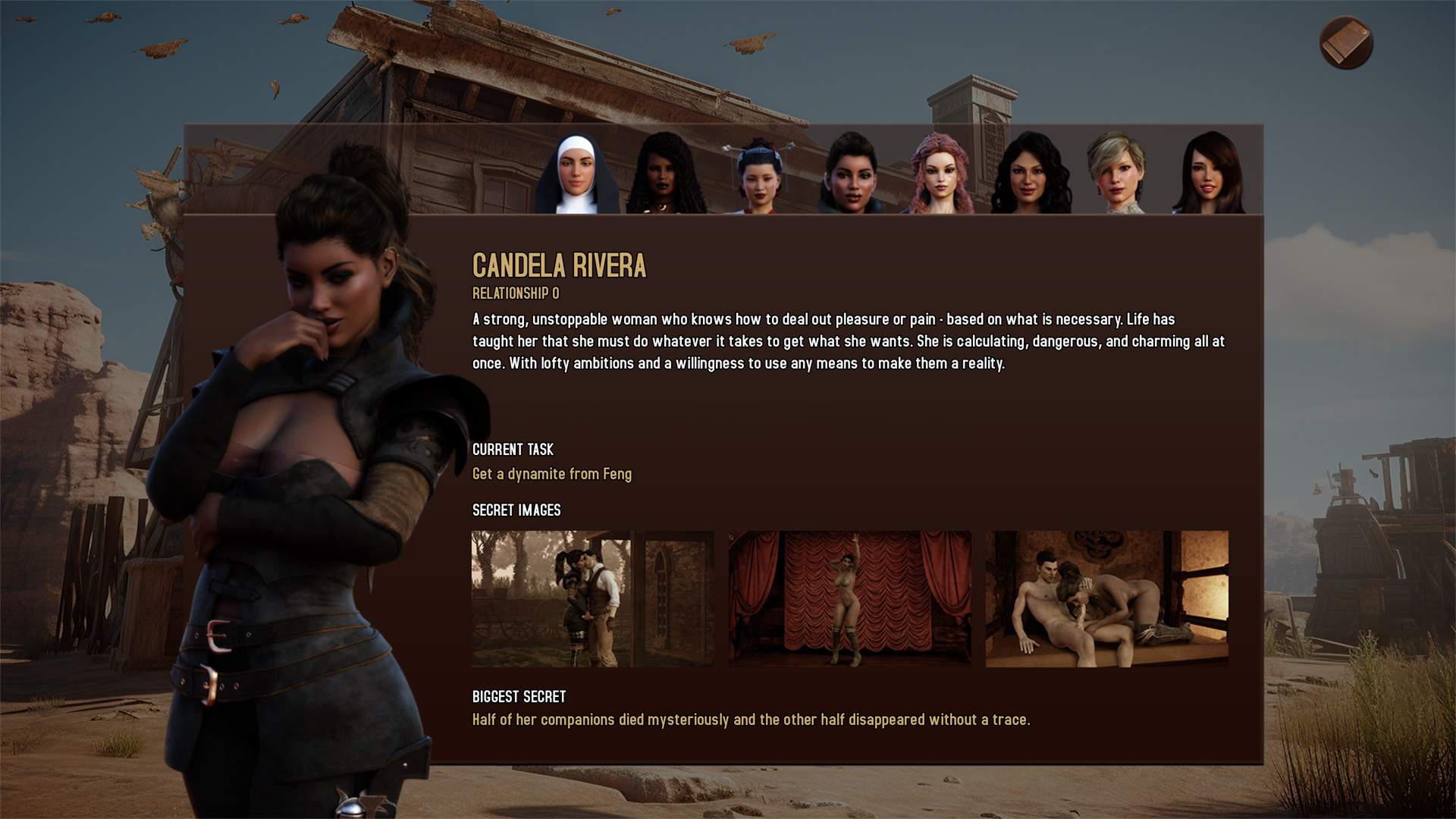
Task: Select the portrait with hair sticks
Action: (759, 176)
